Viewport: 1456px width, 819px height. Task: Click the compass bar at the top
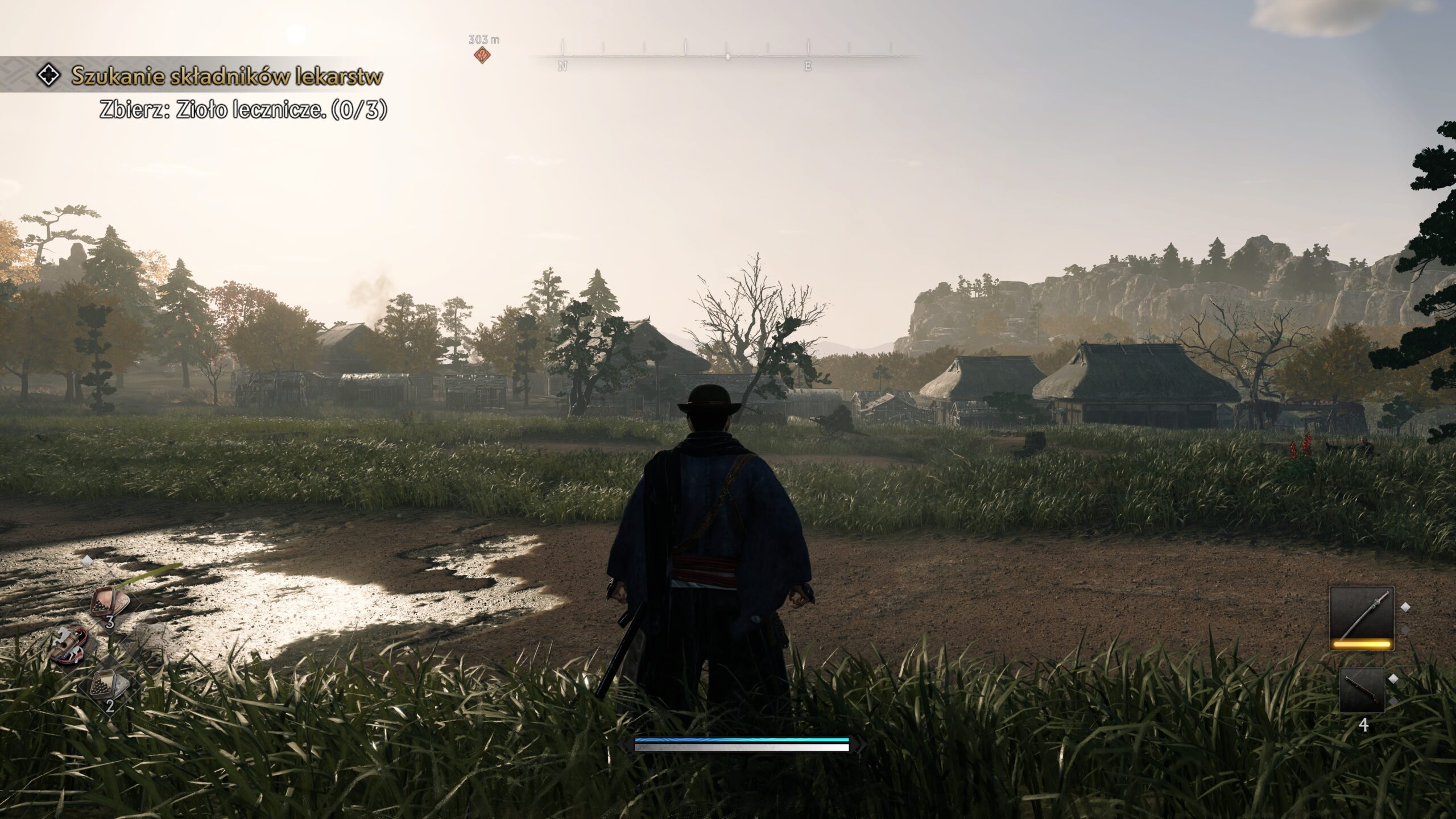727,56
